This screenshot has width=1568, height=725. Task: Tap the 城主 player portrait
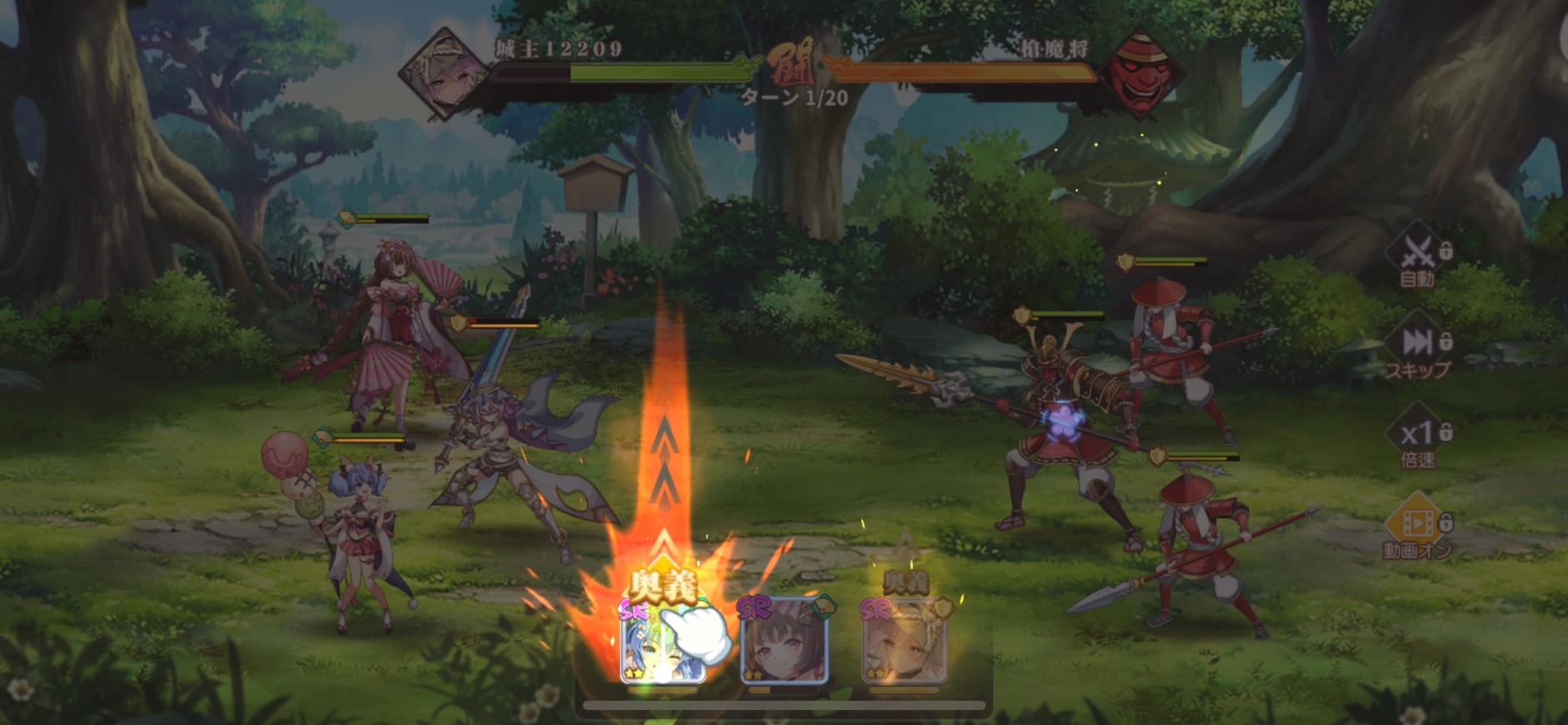[443, 73]
